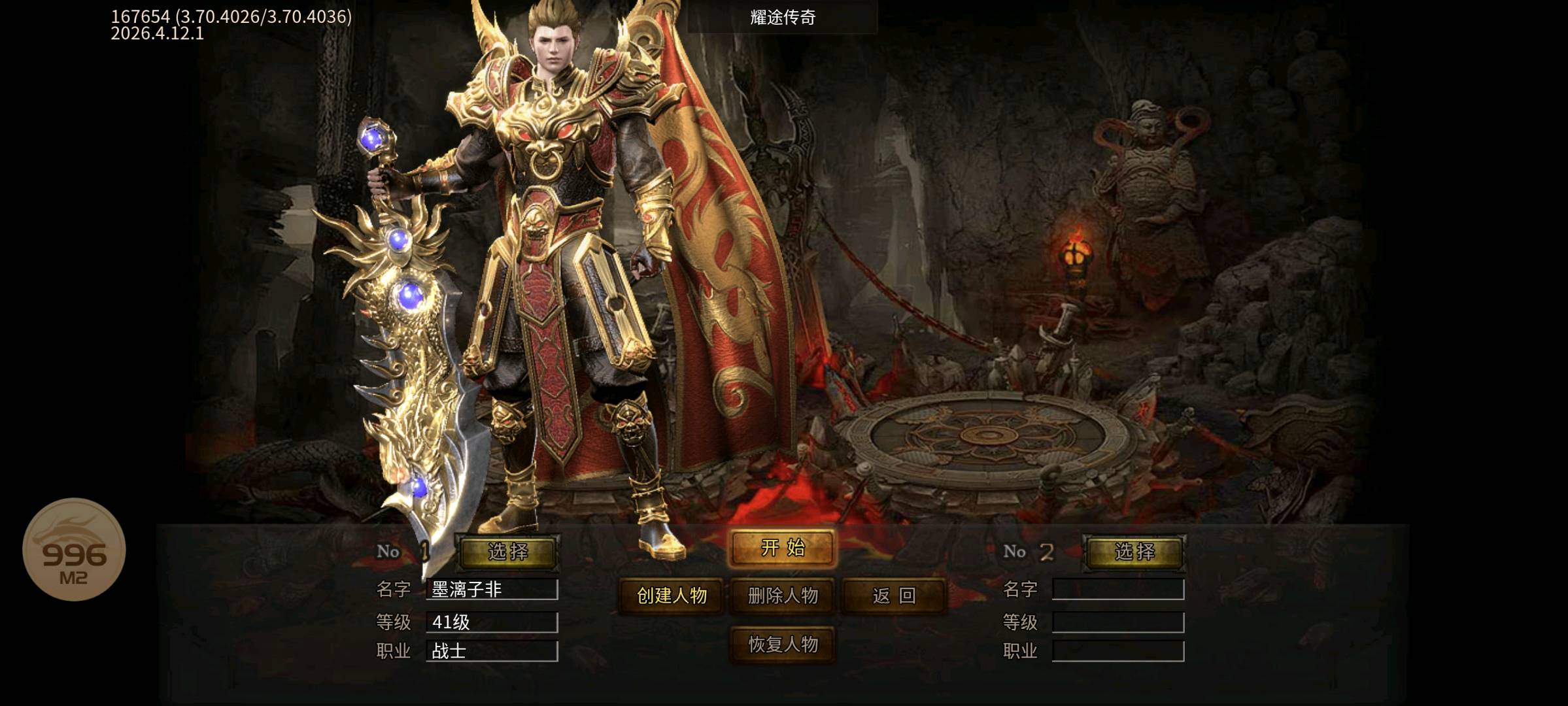The image size is (1568, 706).
Task: Click the name field showing 墨漓子非
Action: point(492,589)
